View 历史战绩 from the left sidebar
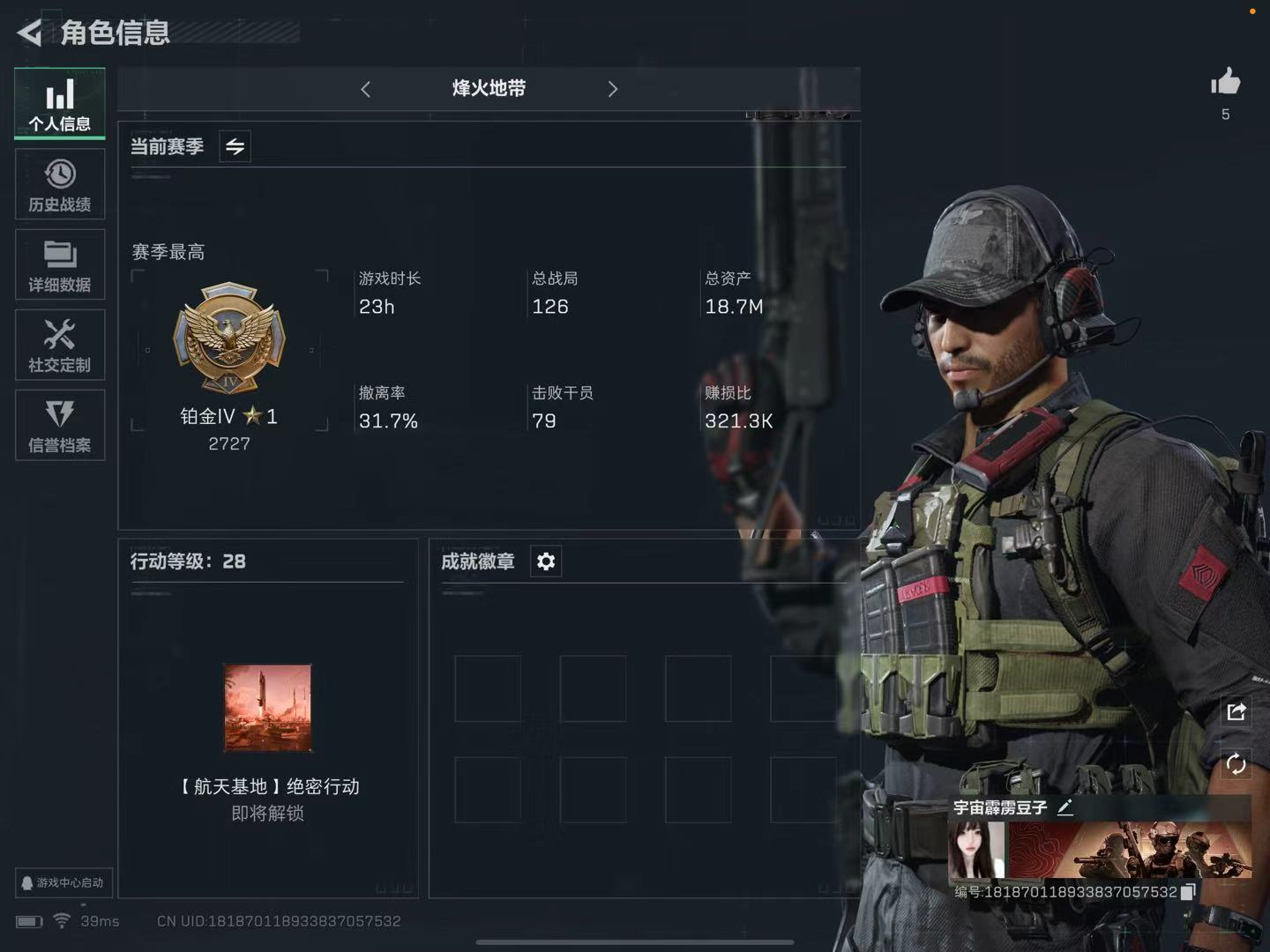1270x952 pixels. [x=59, y=184]
